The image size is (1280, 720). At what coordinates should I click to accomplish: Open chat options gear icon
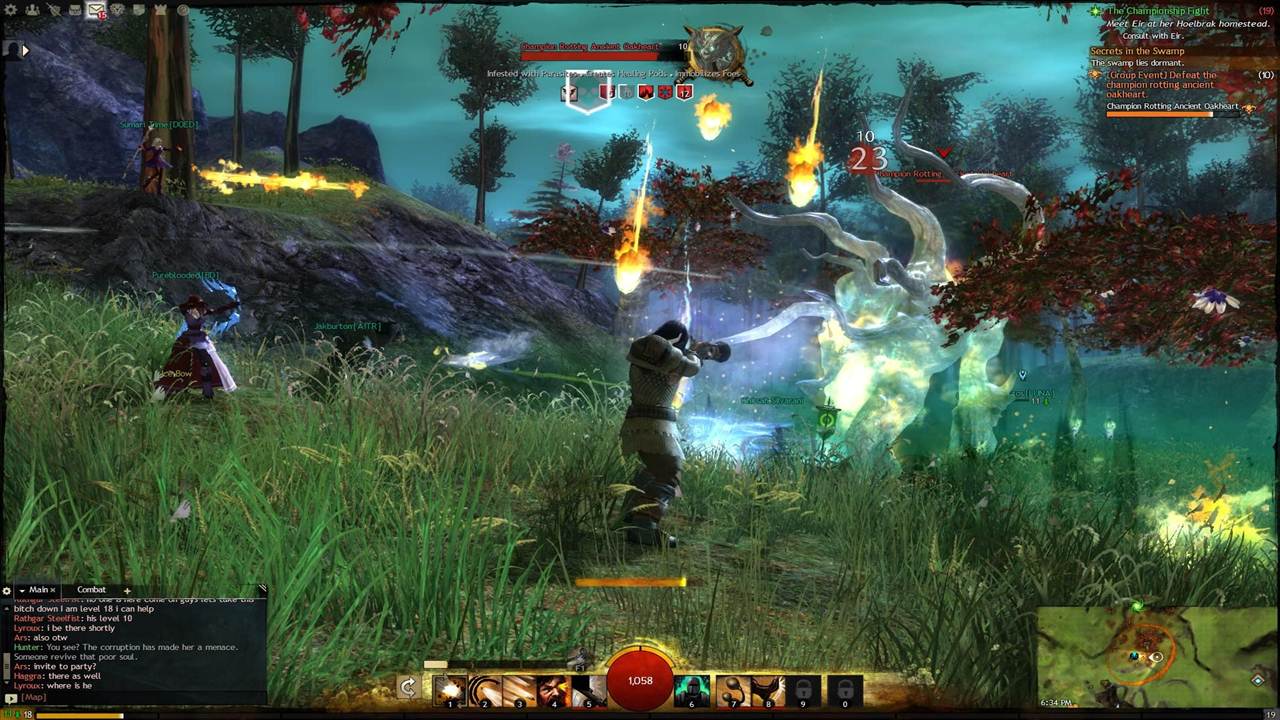[7, 591]
